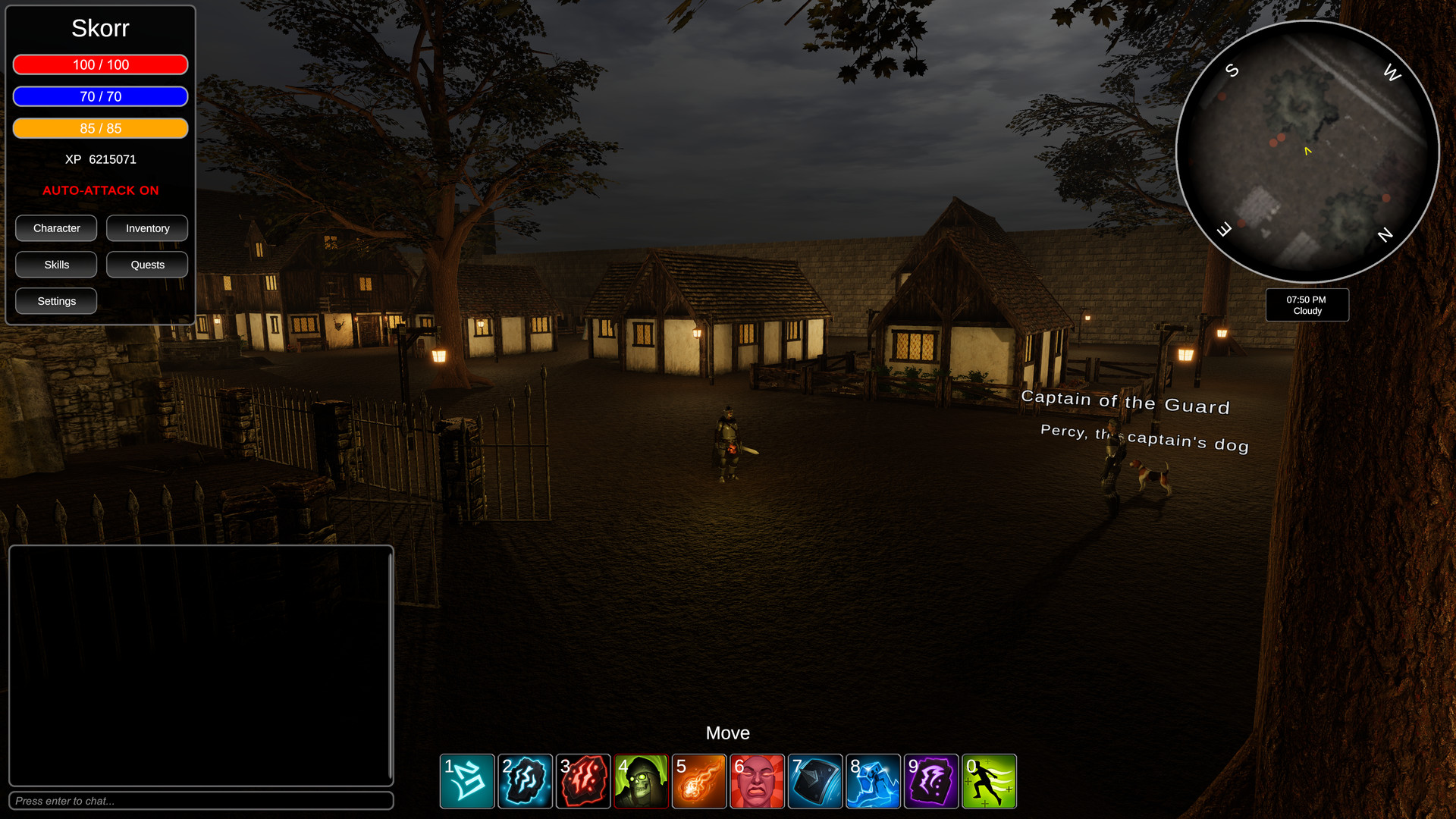Open the Quests log
The width and height of the screenshot is (1456, 819).
147,264
